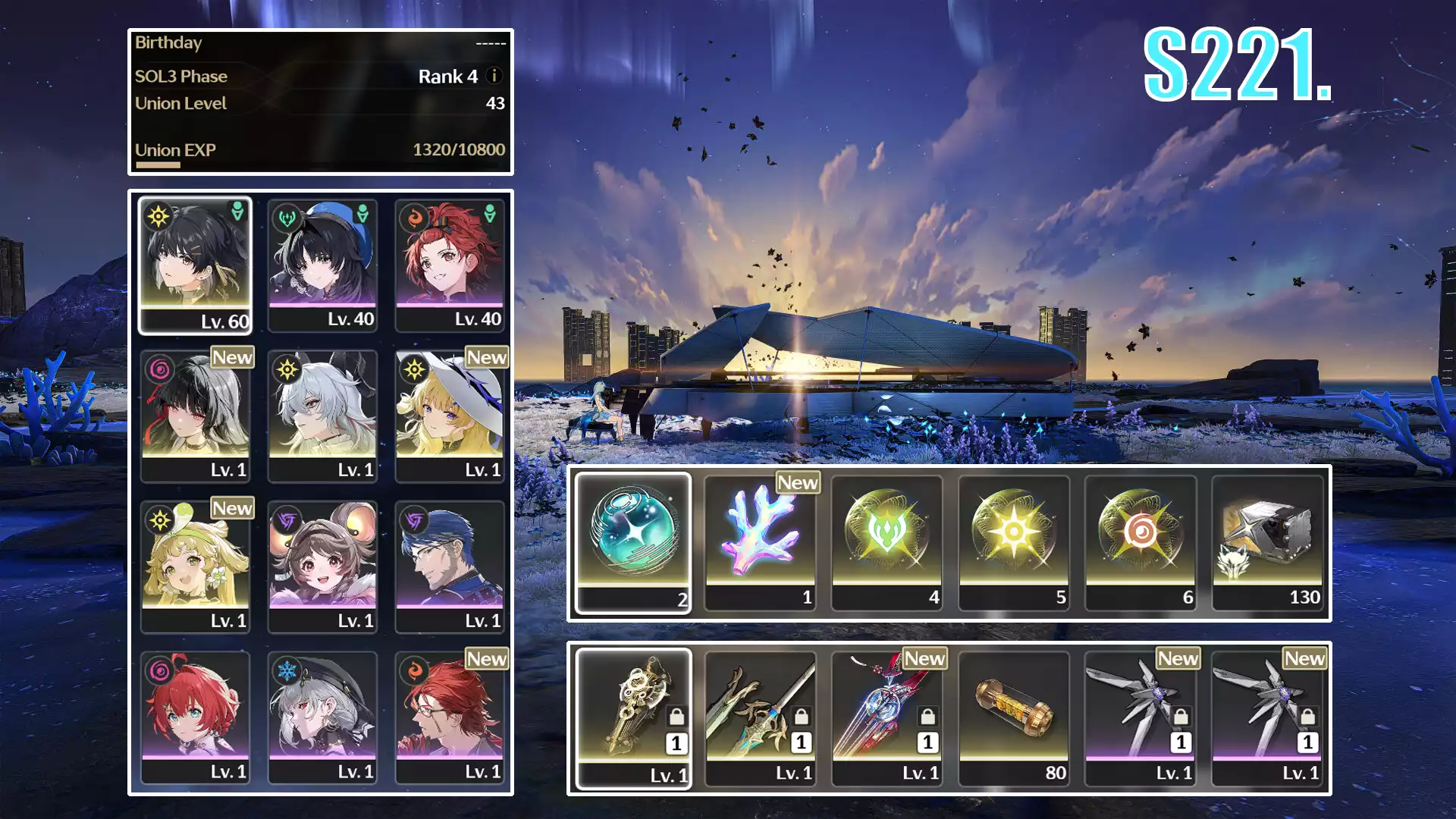Select the Lv. 60 black-haired character portrait
The height and width of the screenshot is (819, 1456).
pos(196,264)
